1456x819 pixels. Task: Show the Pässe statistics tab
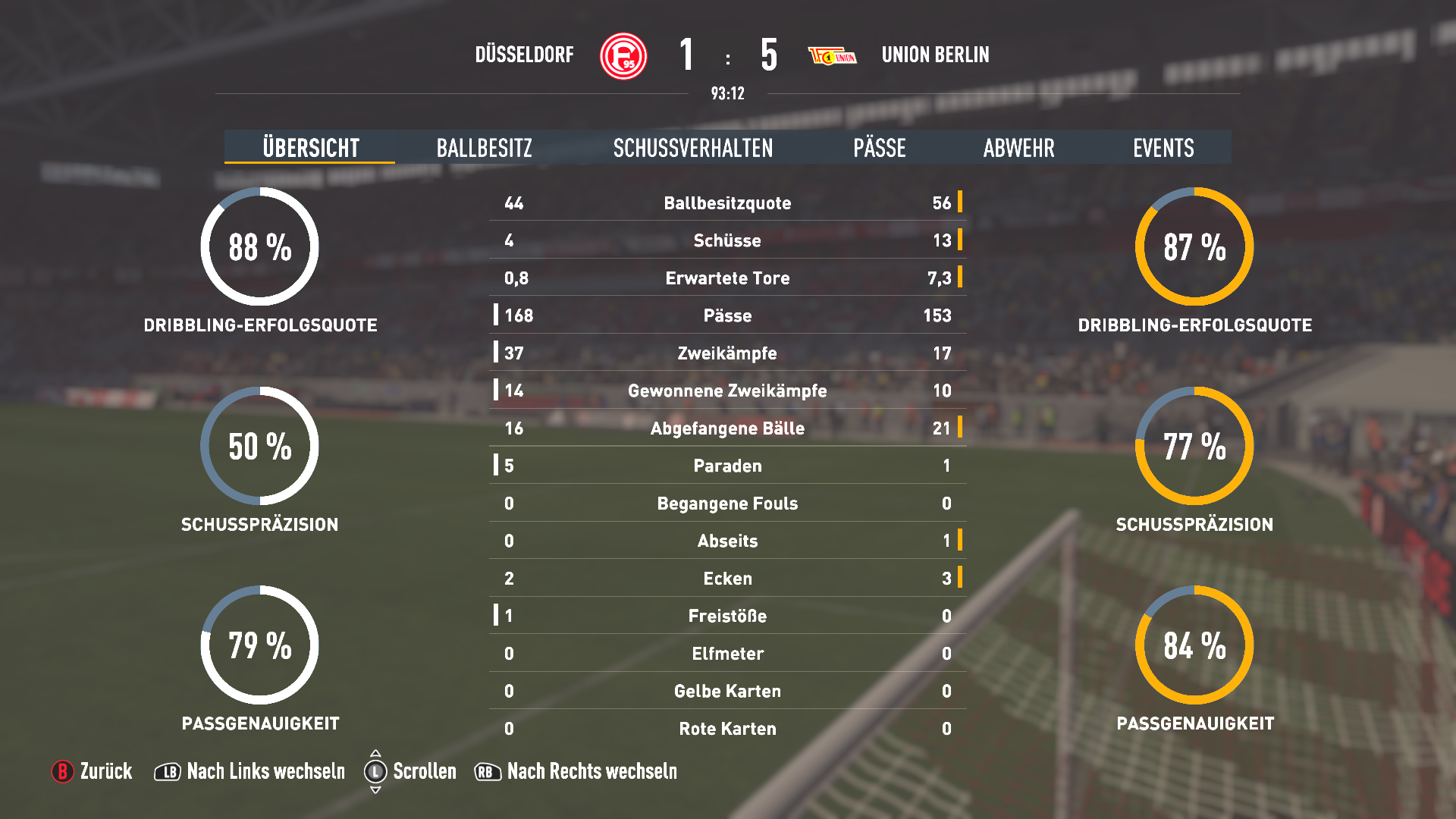pyautogui.click(x=879, y=147)
